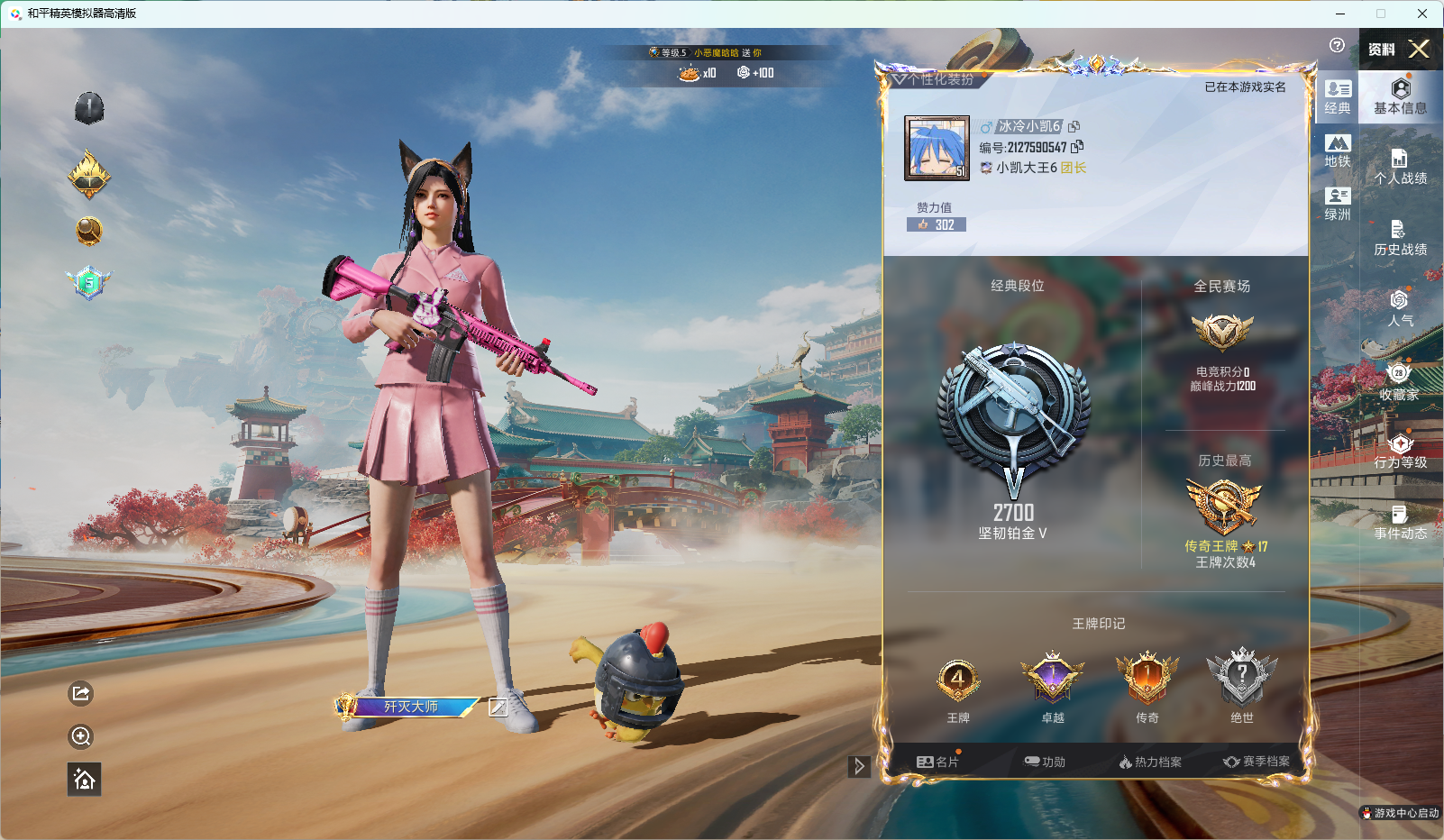Close the profile panel with the X
Viewport: 1444px width, 840px height.
coord(1419,49)
